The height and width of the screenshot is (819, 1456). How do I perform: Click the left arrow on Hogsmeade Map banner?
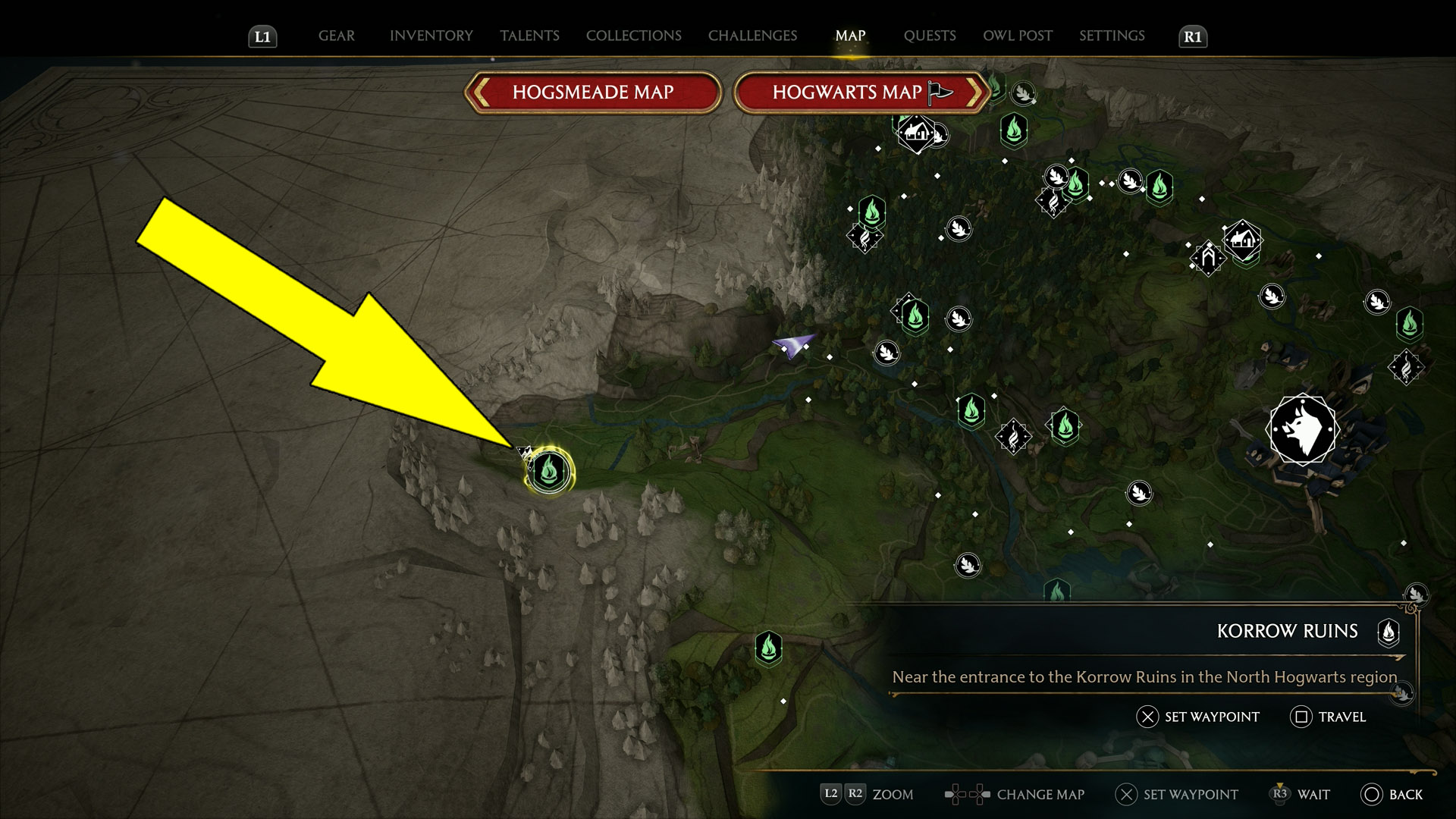pyautogui.click(x=479, y=92)
